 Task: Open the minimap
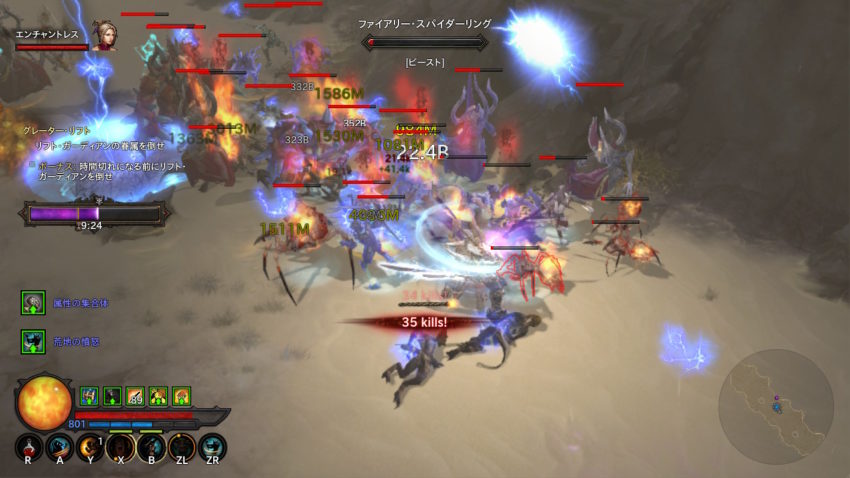click(775, 405)
